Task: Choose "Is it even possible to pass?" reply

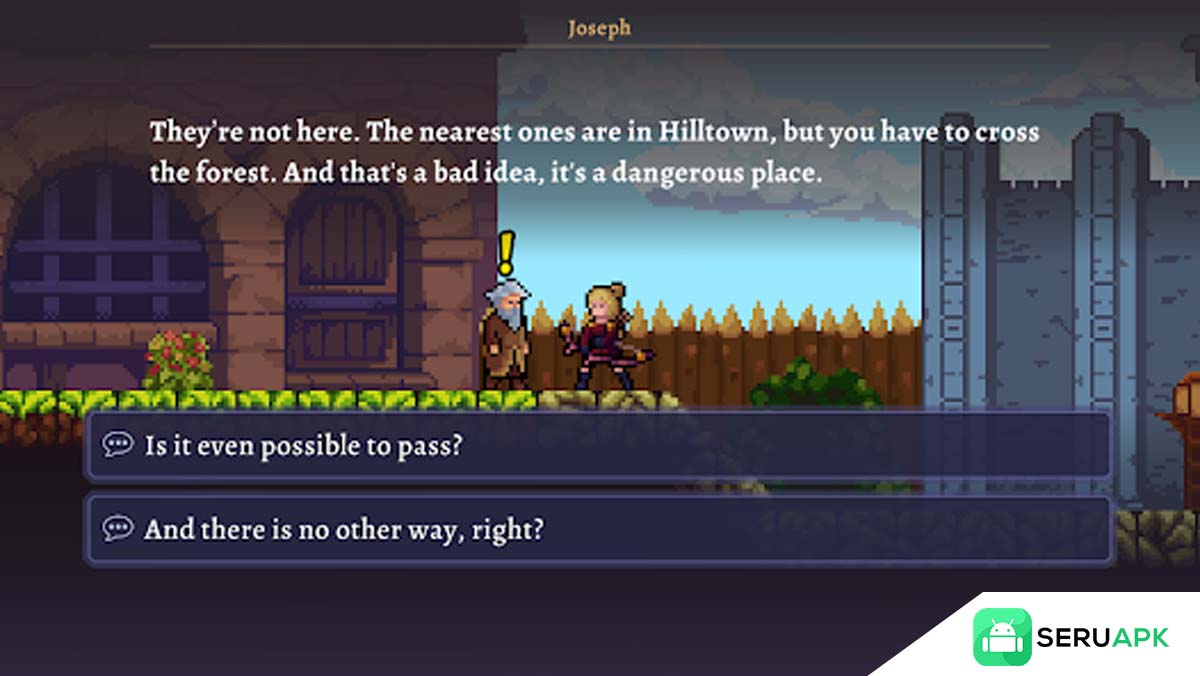Action: 598,445
